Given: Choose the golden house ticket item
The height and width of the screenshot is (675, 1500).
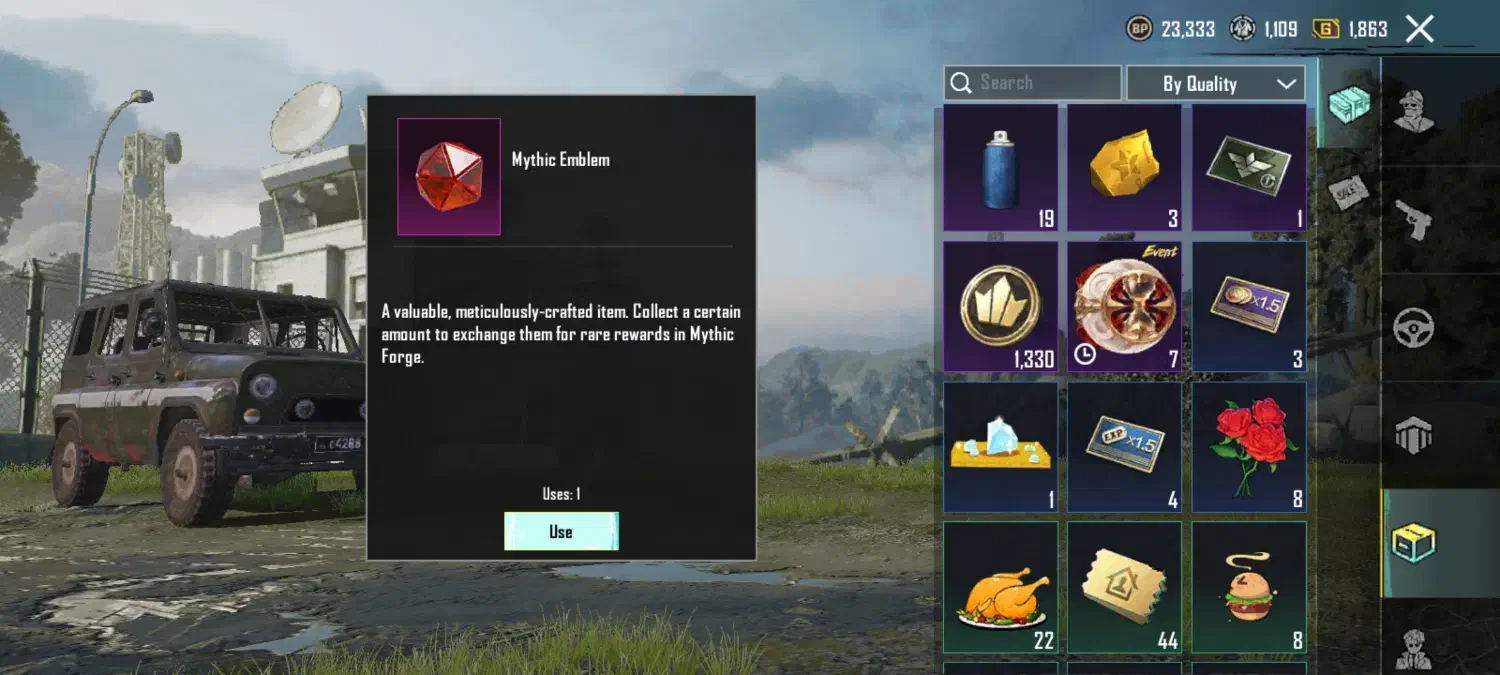Looking at the screenshot, I should (x=1124, y=587).
